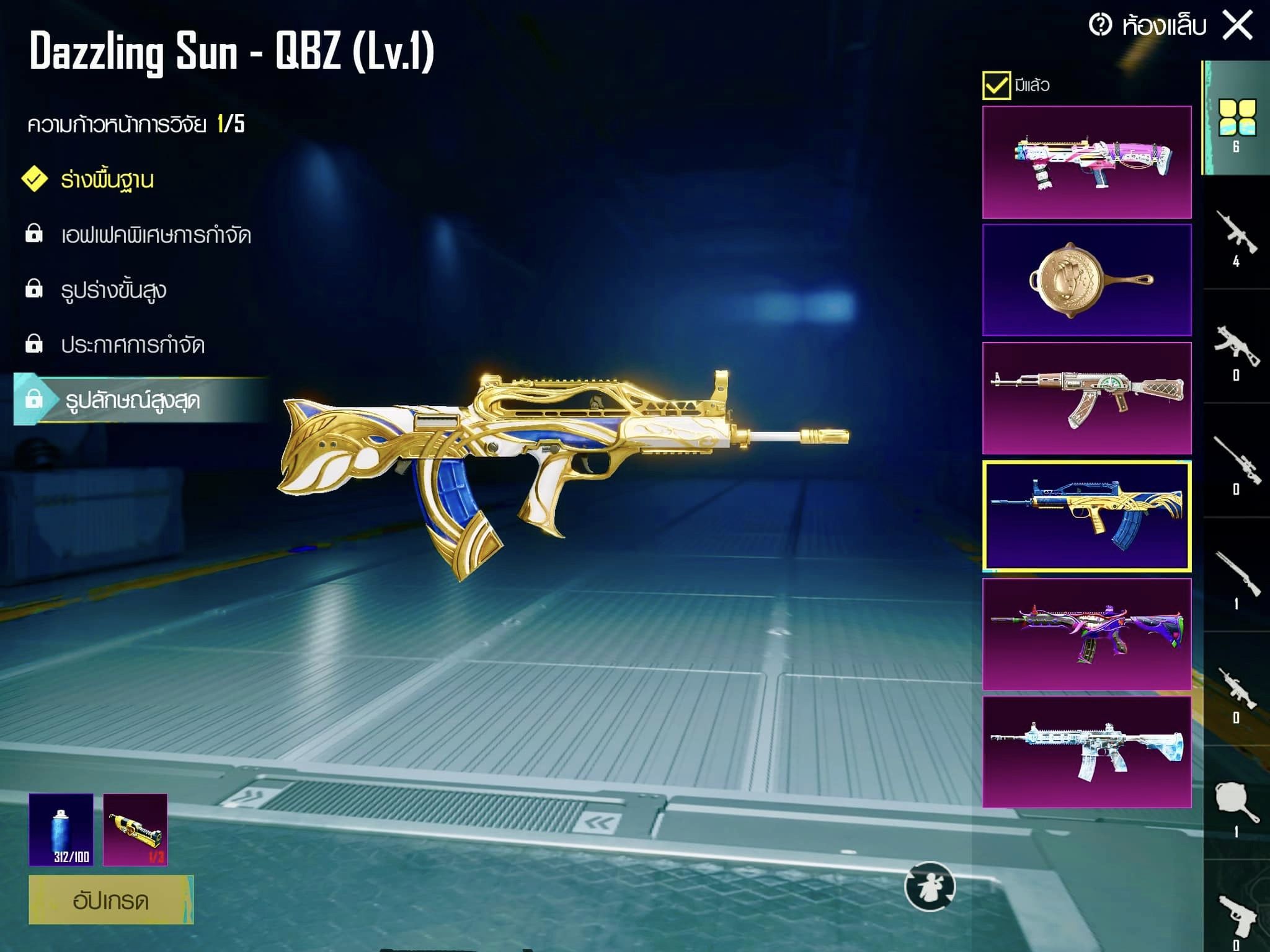The height and width of the screenshot is (952, 1270).
Task: Choose the รูปร่างขั้นสูง advanced form stage
Action: pos(113,290)
